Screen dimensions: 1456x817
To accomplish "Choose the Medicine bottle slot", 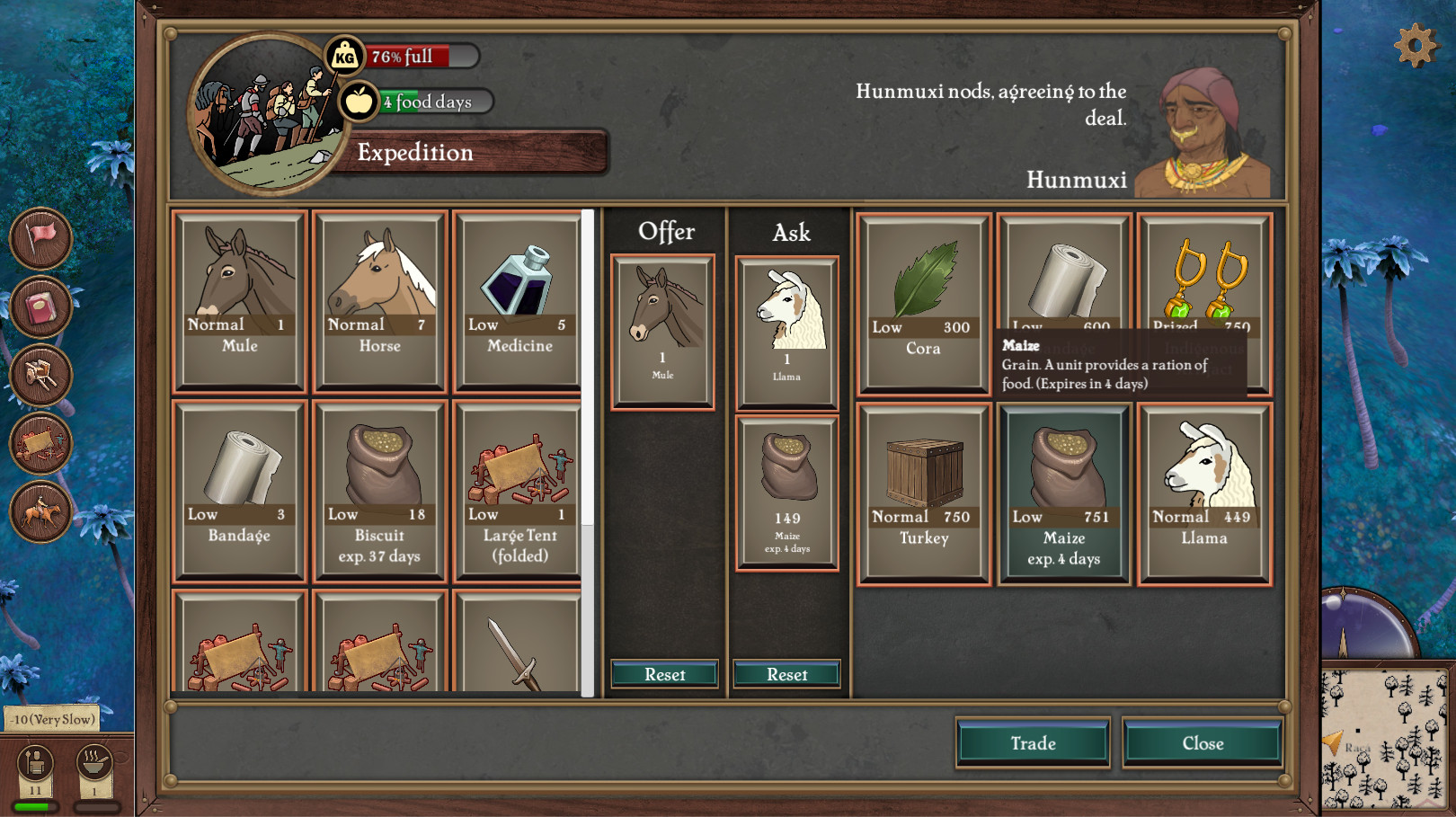I will coord(520,302).
